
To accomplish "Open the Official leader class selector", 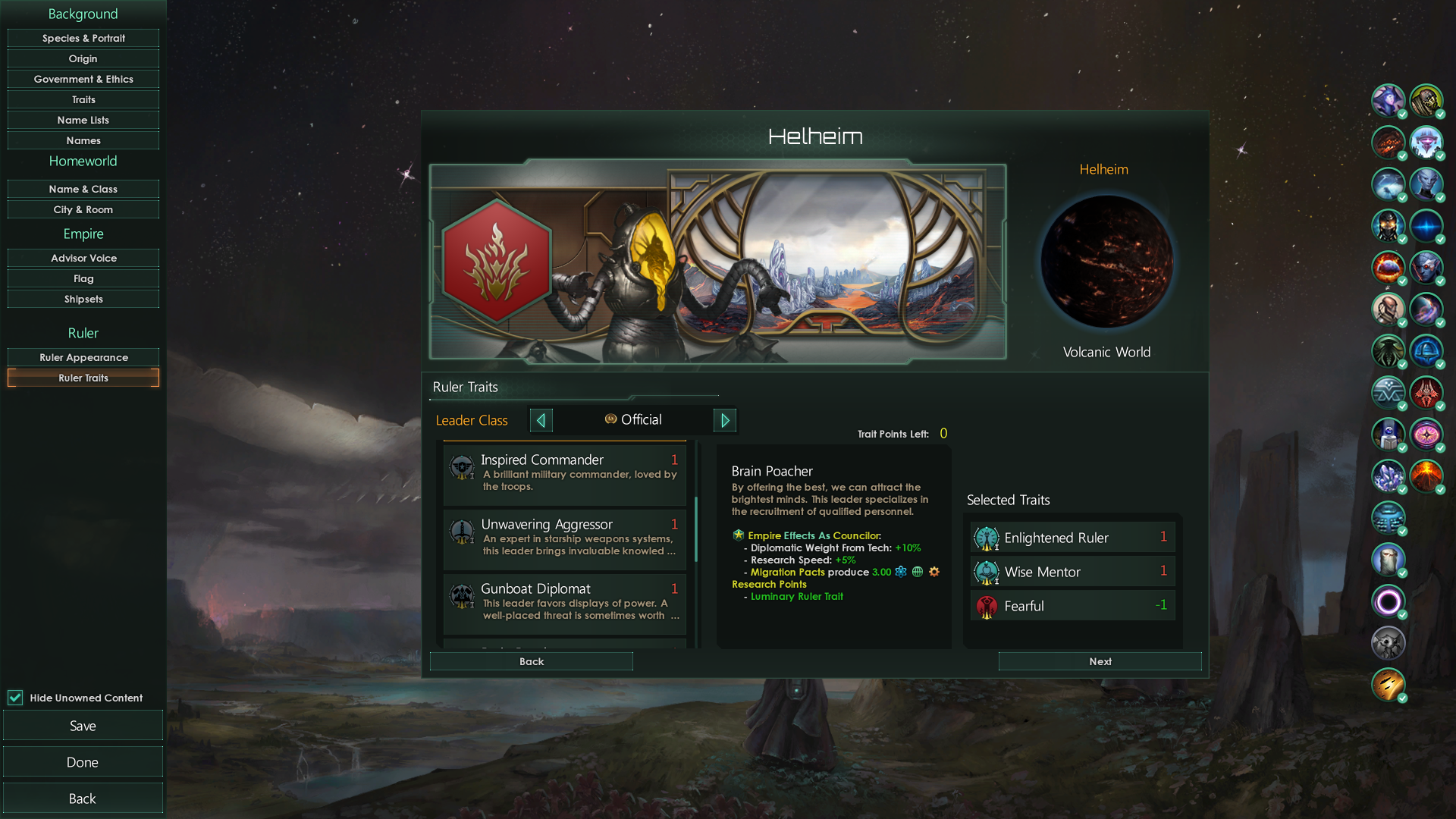I will click(x=641, y=419).
